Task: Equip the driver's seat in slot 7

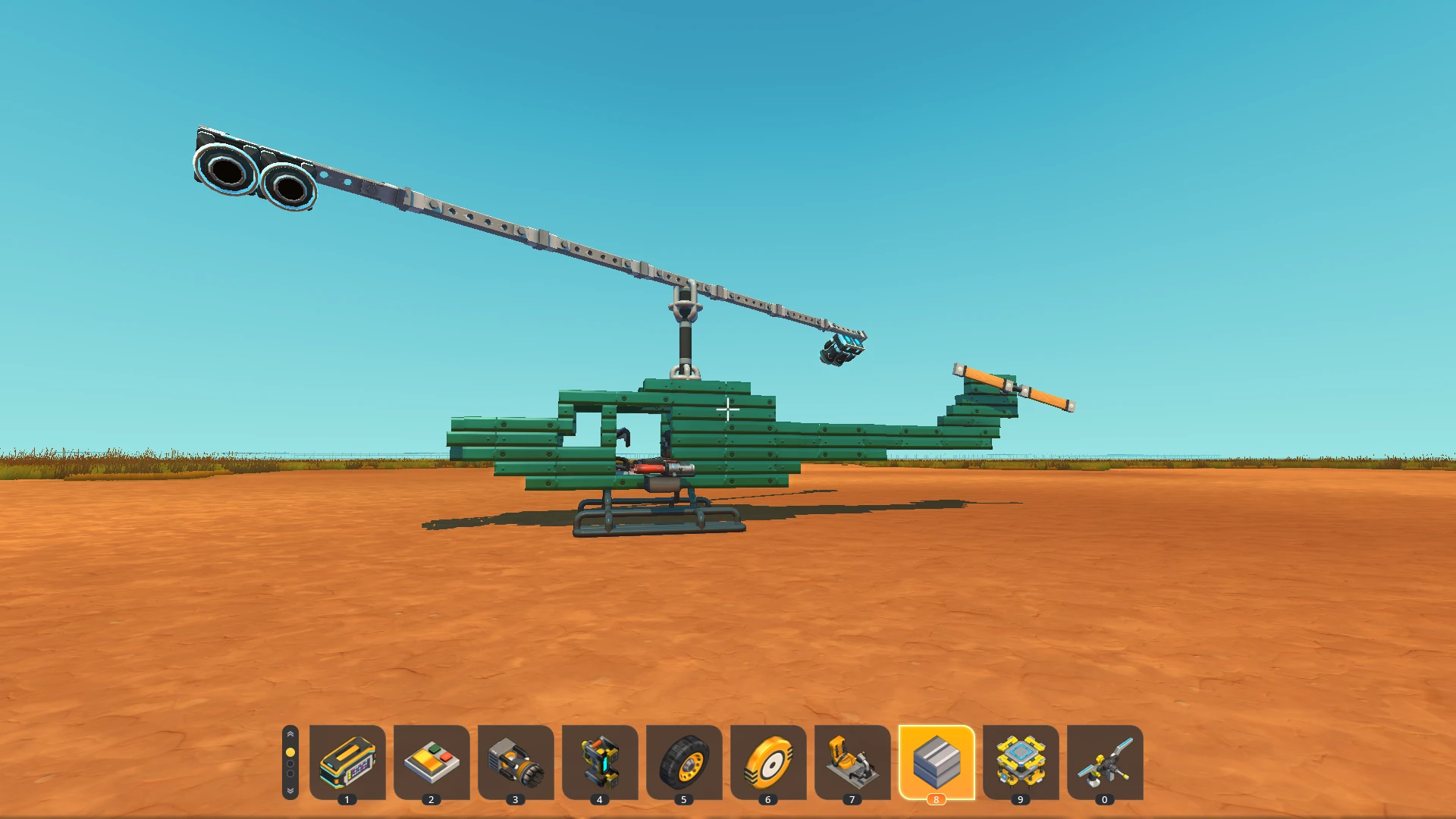Action: click(x=852, y=764)
